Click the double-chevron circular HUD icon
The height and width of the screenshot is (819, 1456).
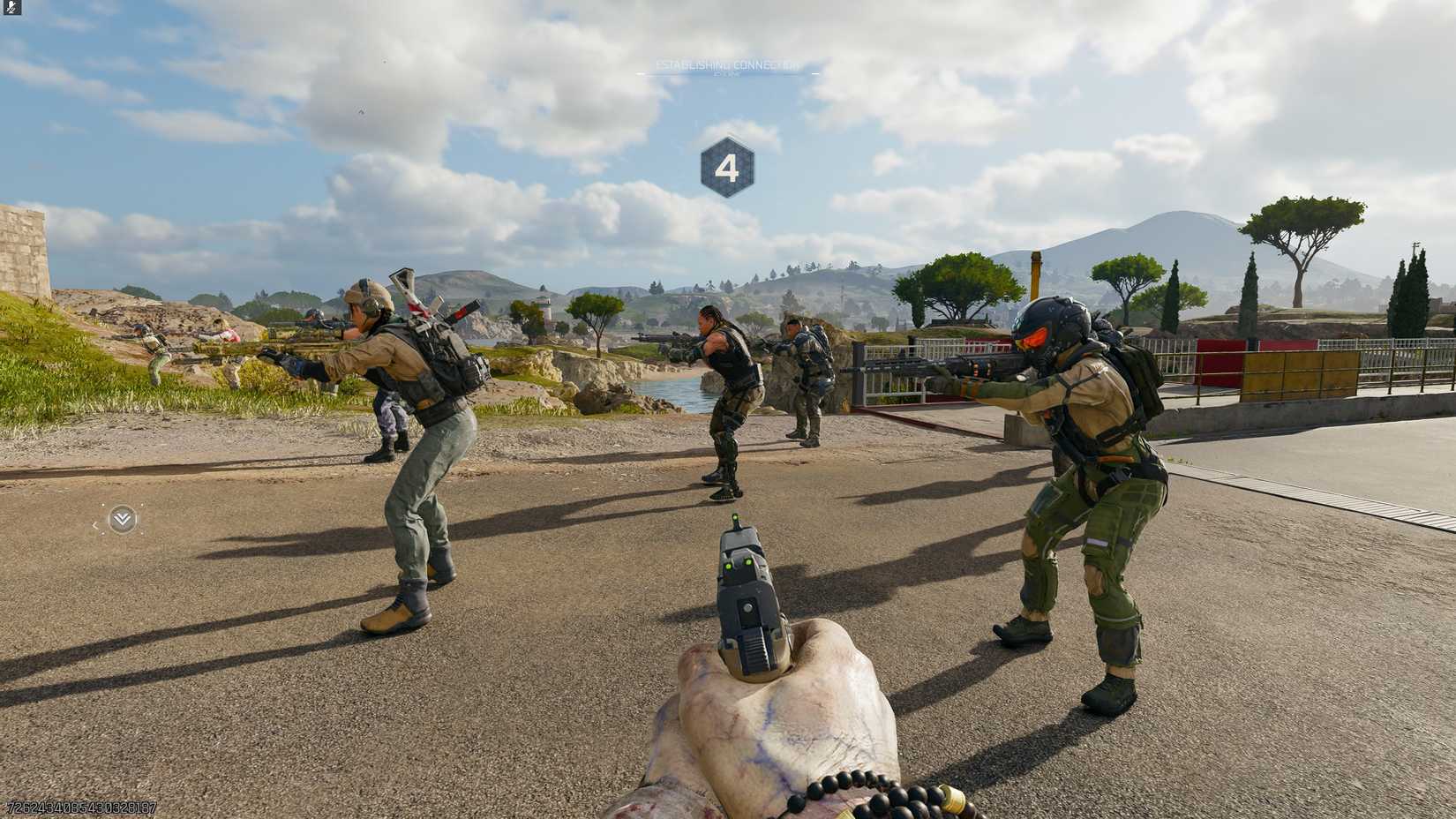[122, 520]
